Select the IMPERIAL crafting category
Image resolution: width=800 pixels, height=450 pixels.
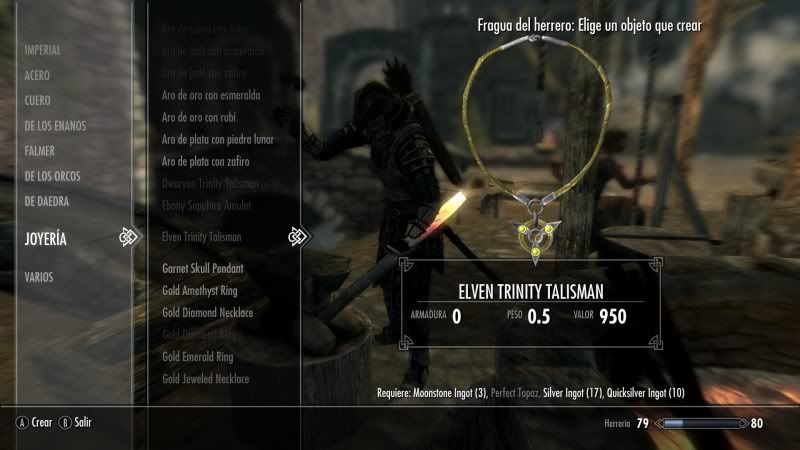click(43, 50)
